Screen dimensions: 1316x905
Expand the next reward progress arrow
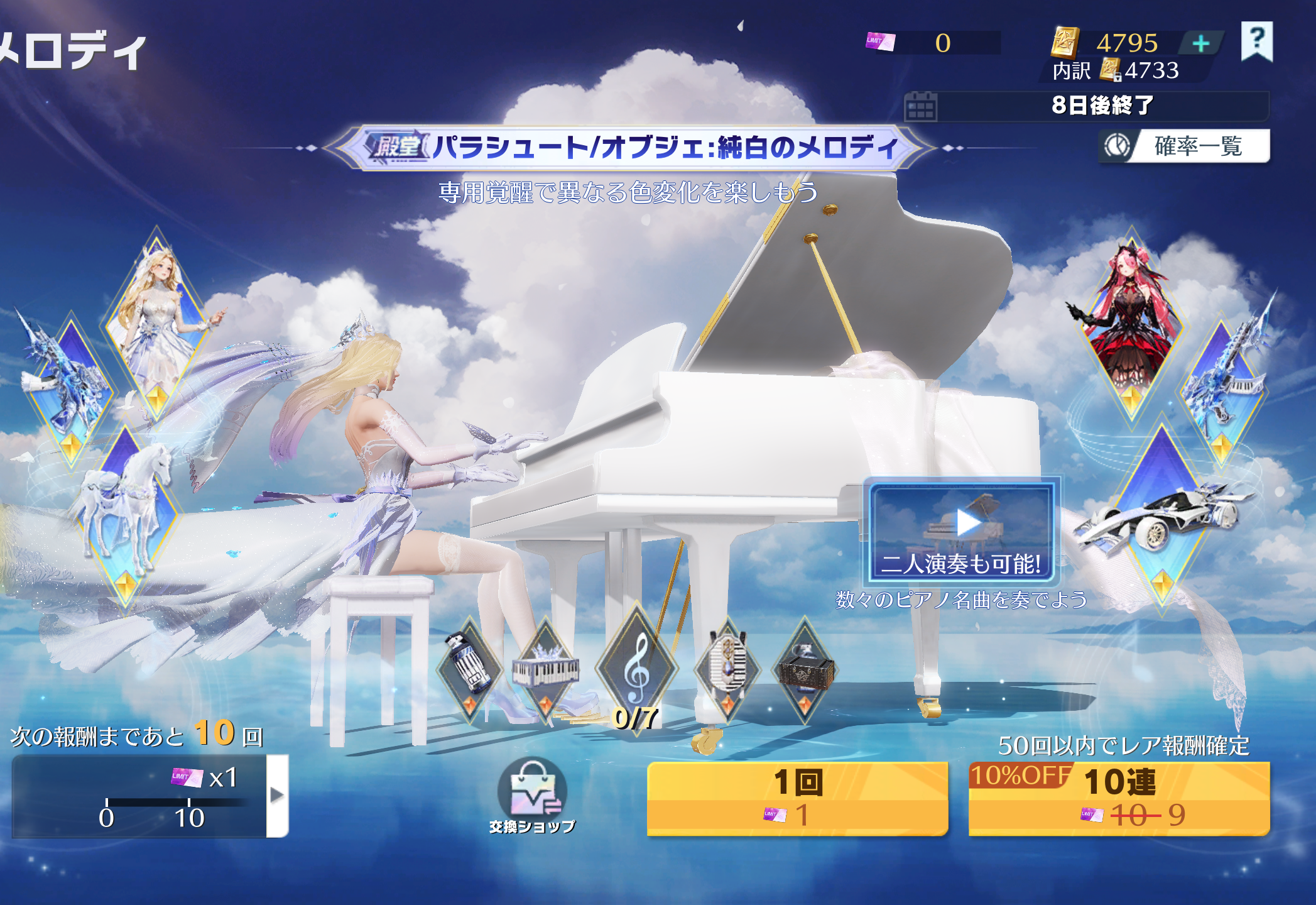click(277, 796)
